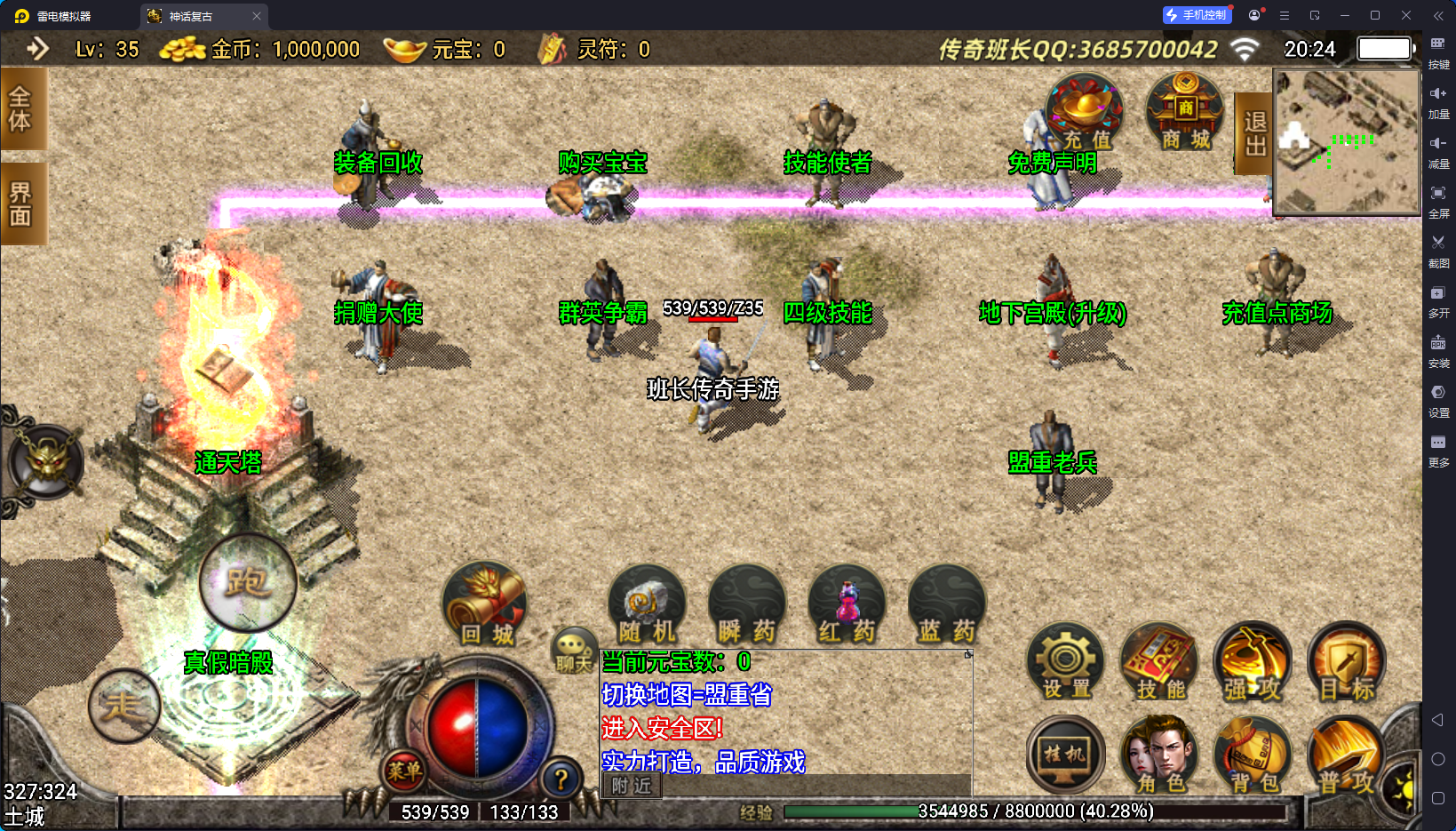
Task: Use the 回城 return scroll
Action: (485, 604)
